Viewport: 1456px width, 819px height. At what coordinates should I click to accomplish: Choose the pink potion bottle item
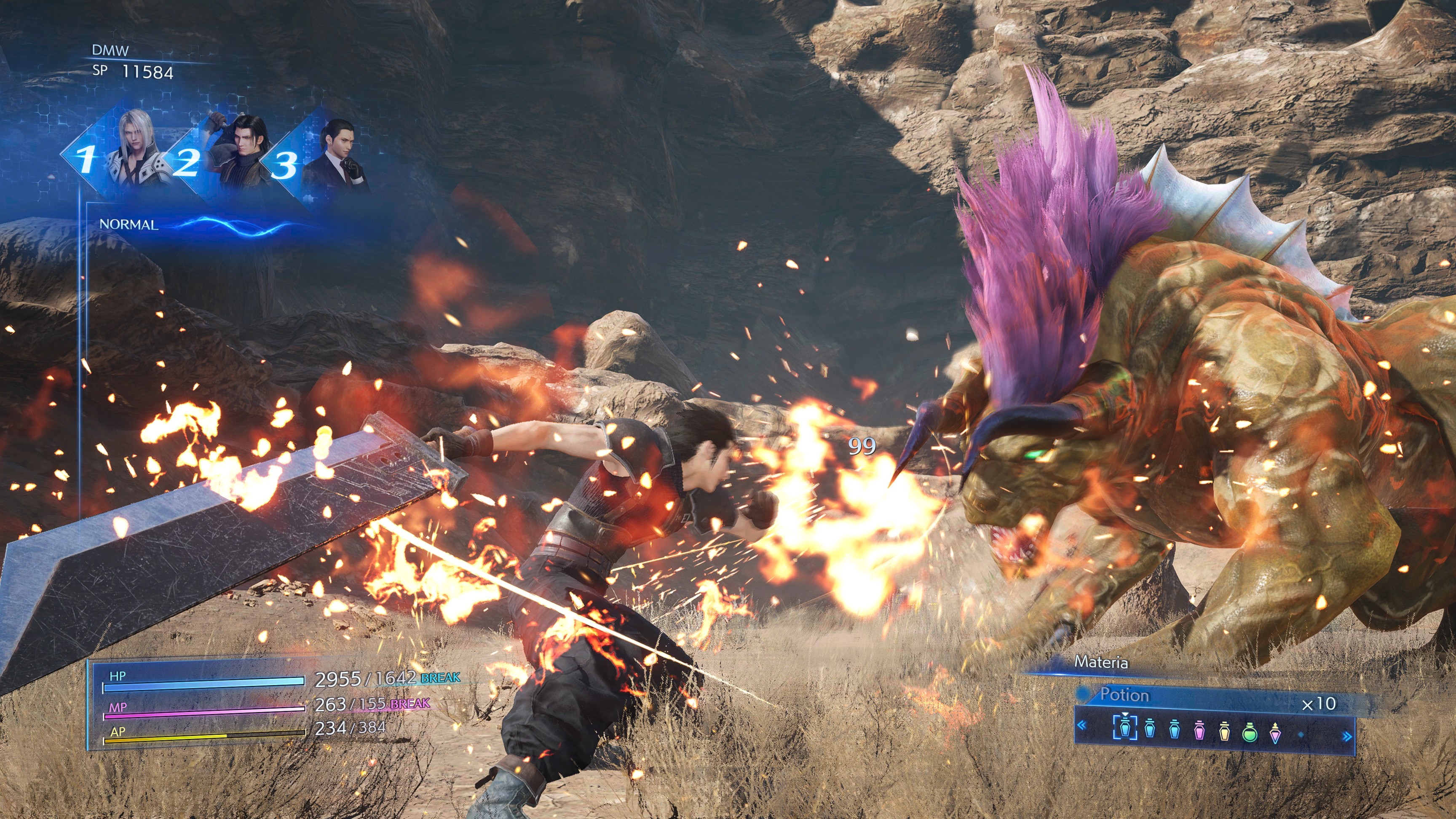tap(1199, 731)
